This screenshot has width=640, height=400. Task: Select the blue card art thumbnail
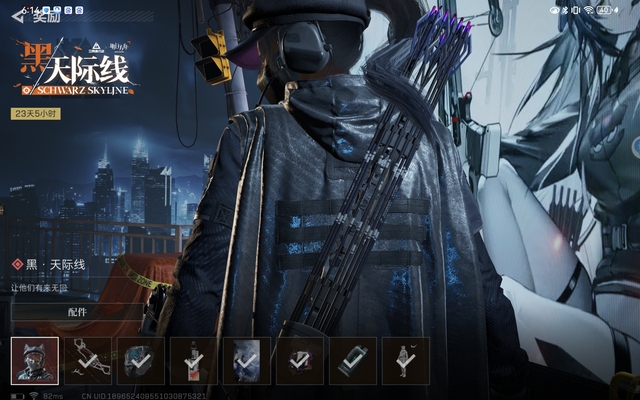tap(246, 360)
